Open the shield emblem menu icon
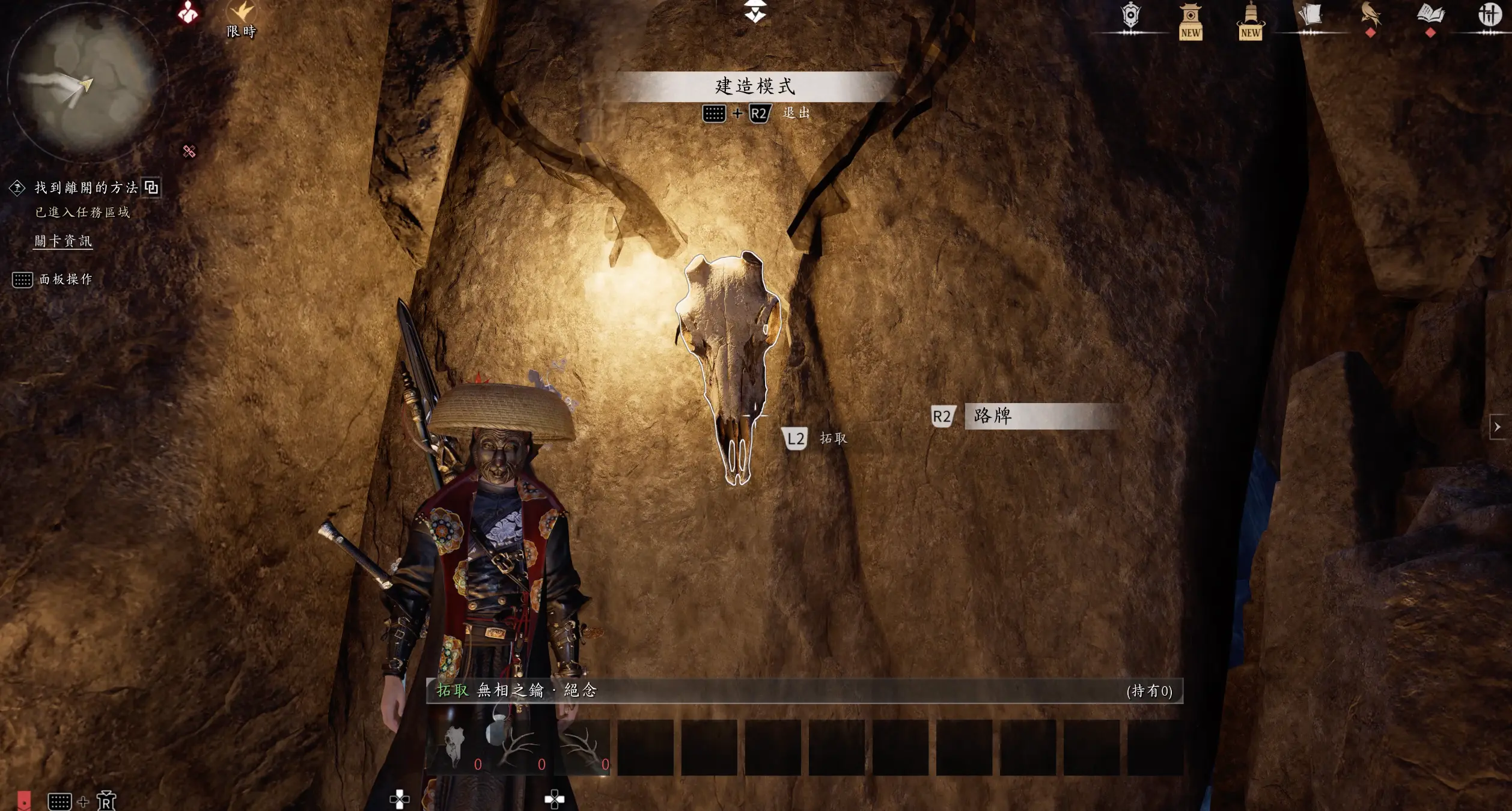This screenshot has height=811, width=1512. [x=1130, y=16]
